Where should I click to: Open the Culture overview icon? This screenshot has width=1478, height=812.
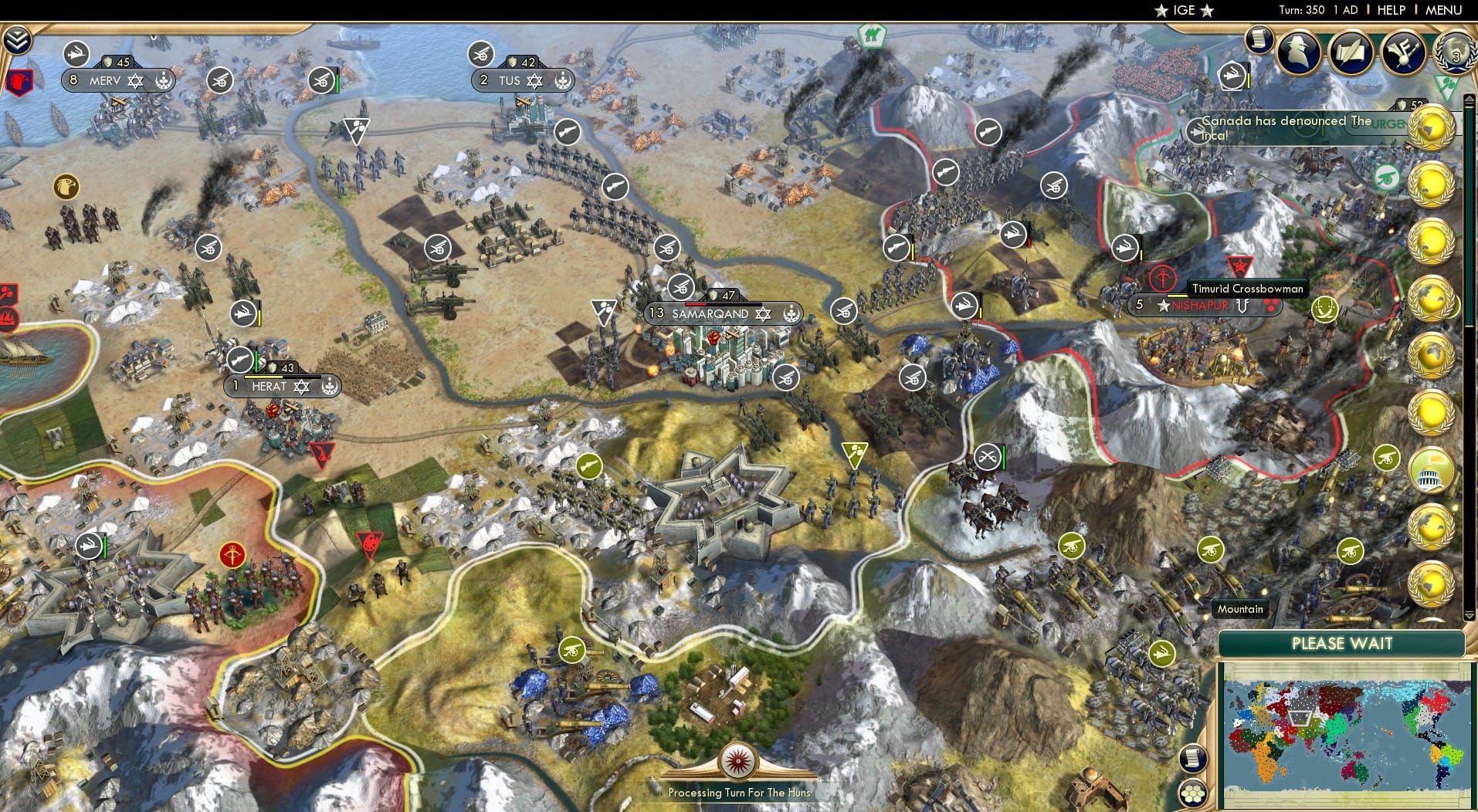(x=1405, y=52)
